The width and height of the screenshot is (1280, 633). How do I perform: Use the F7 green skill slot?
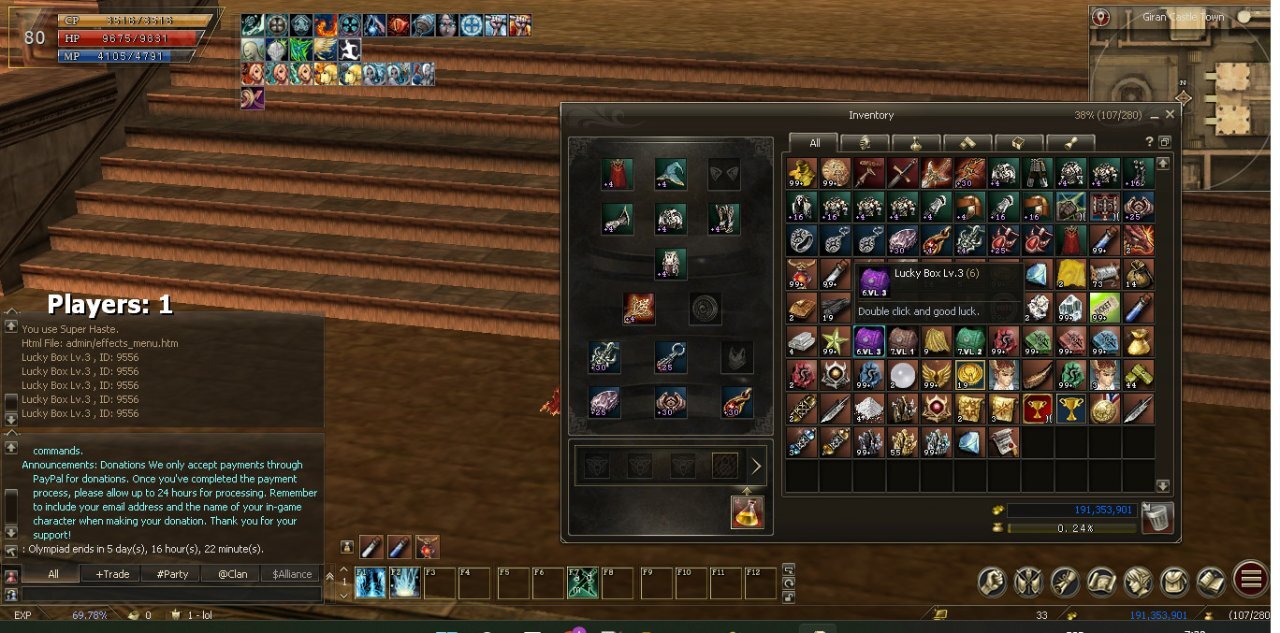click(x=582, y=583)
